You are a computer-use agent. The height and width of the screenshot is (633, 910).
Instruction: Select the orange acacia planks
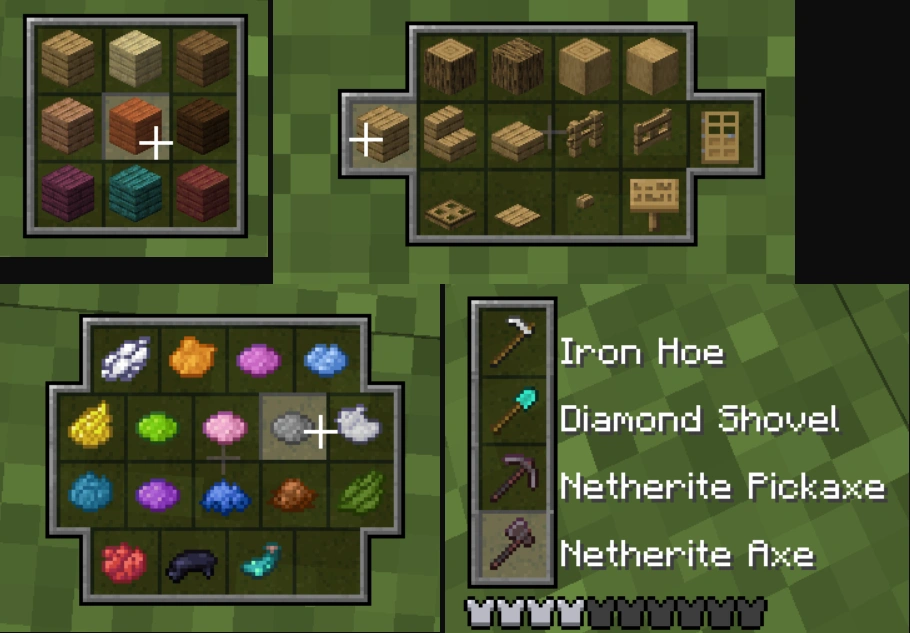[x=136, y=126]
